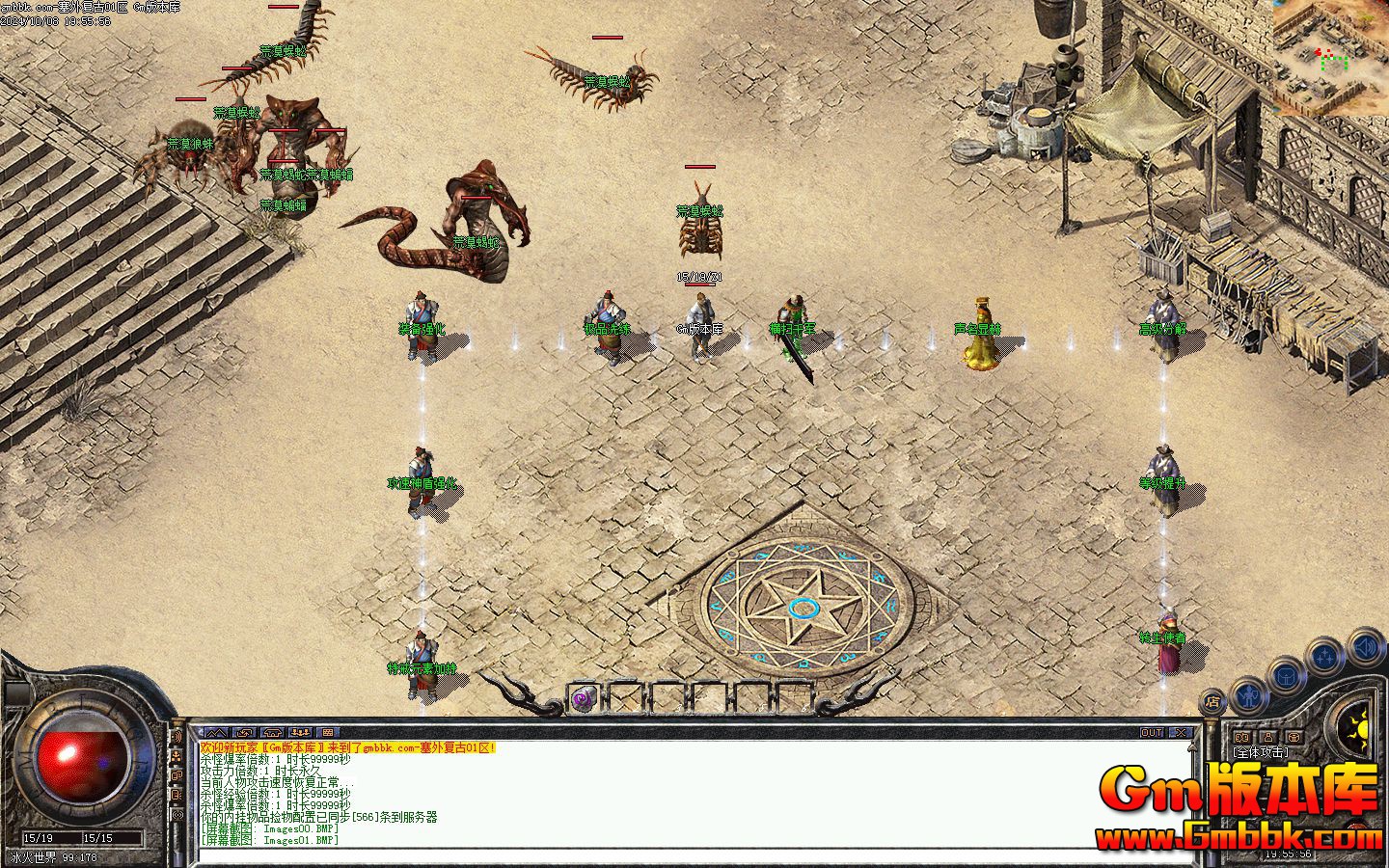Click the telephone icon chat toolbar button
Image resolution: width=1389 pixels, height=868 pixels.
pyautogui.click(x=271, y=733)
